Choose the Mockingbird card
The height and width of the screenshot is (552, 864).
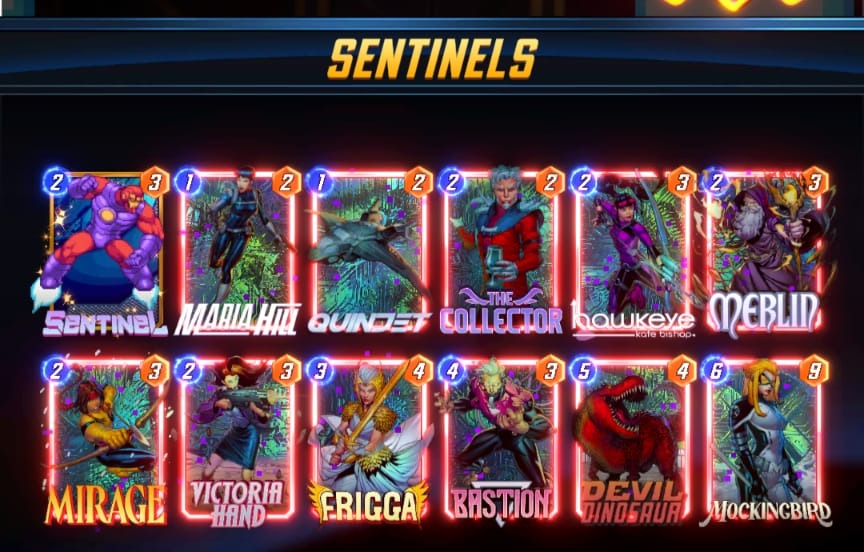tap(764, 438)
